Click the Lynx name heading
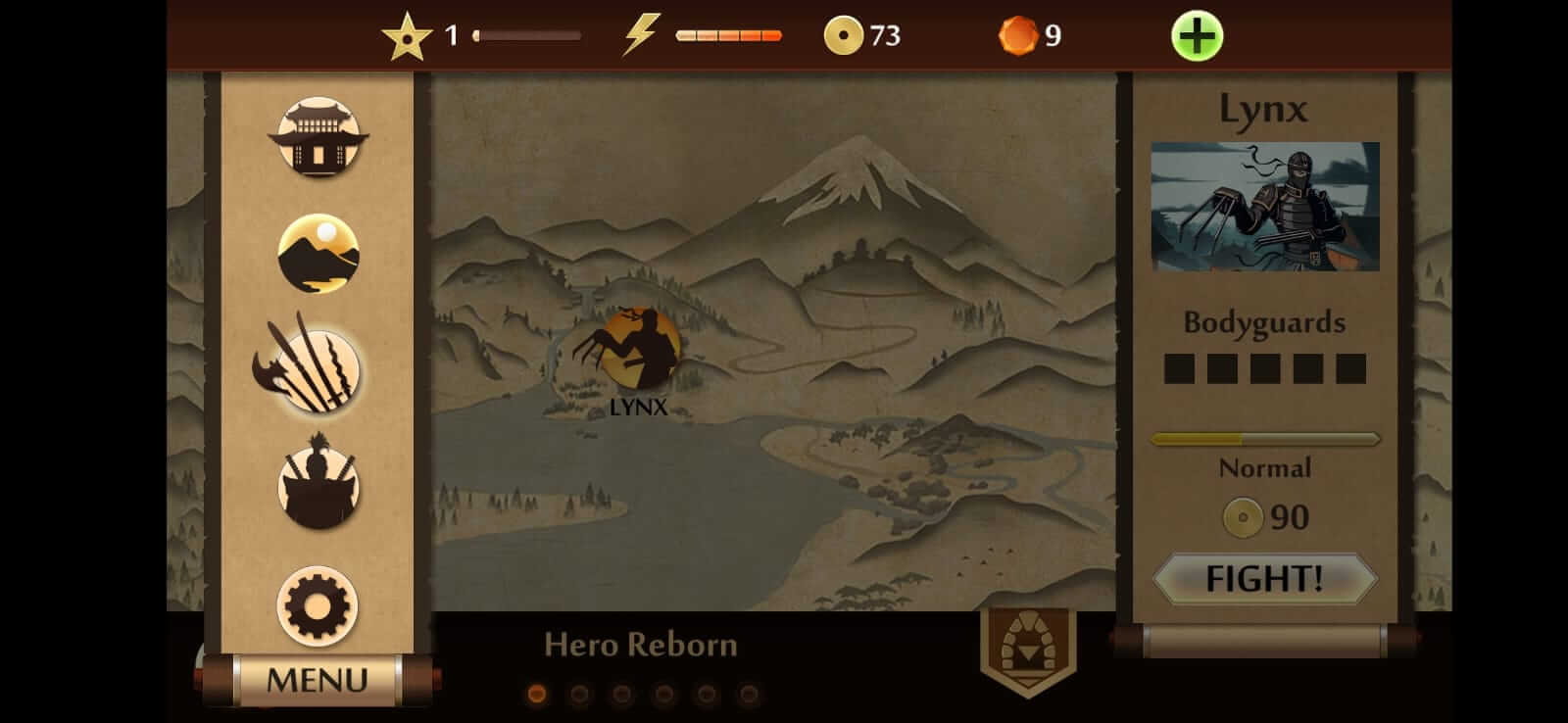 point(1265,109)
